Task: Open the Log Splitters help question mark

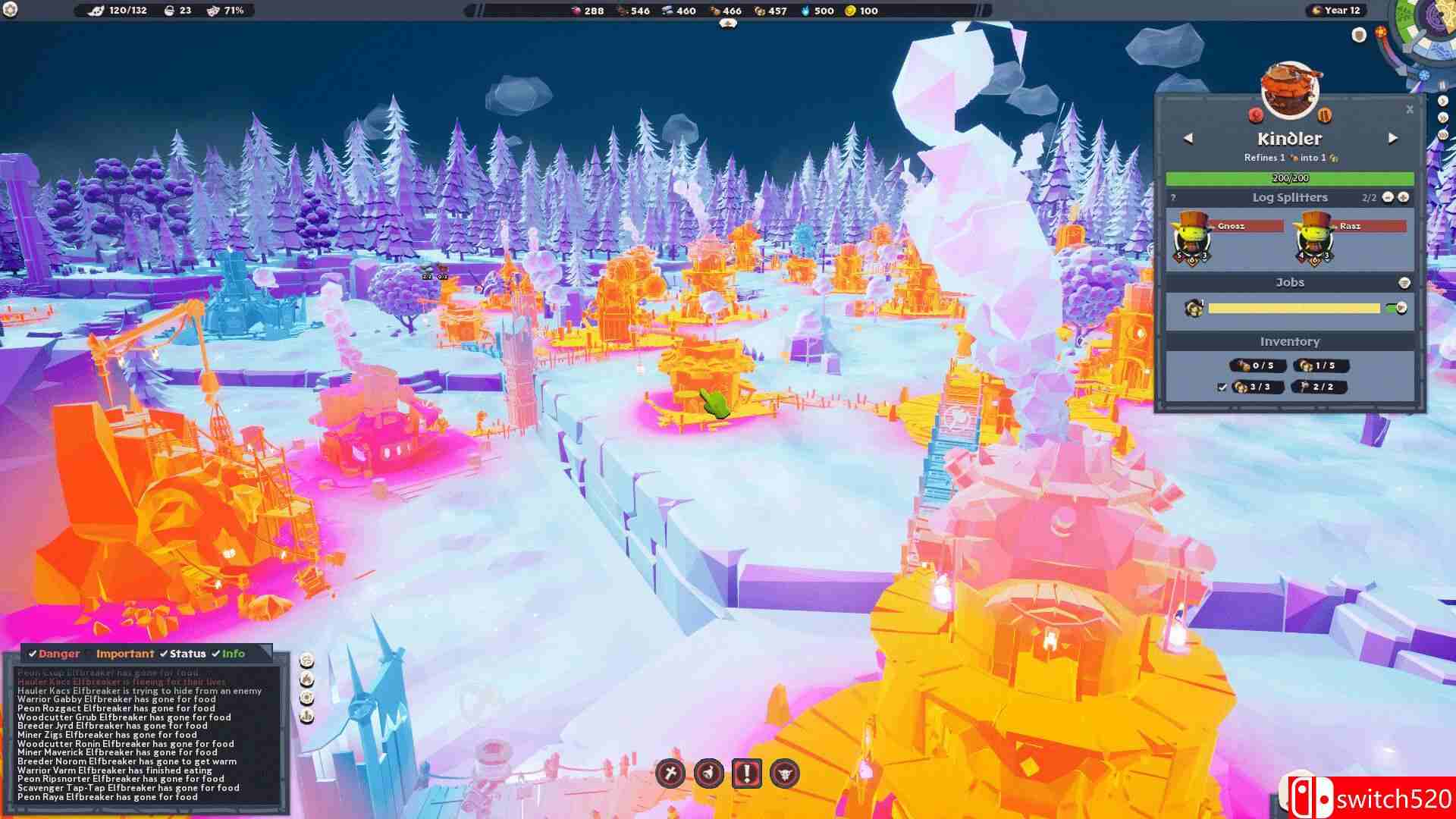Action: click(1173, 198)
